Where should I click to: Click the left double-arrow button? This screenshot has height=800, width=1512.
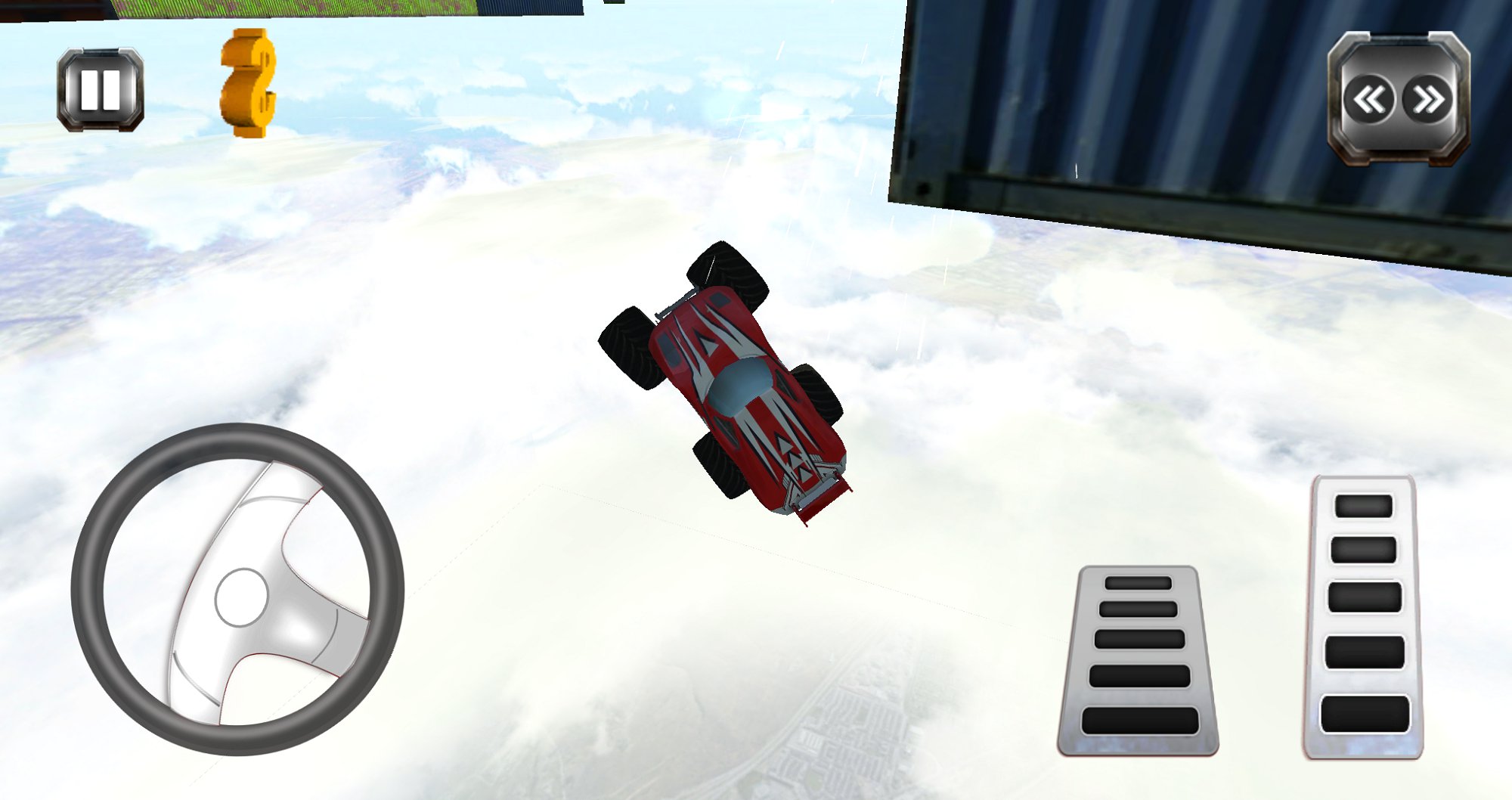1369,99
